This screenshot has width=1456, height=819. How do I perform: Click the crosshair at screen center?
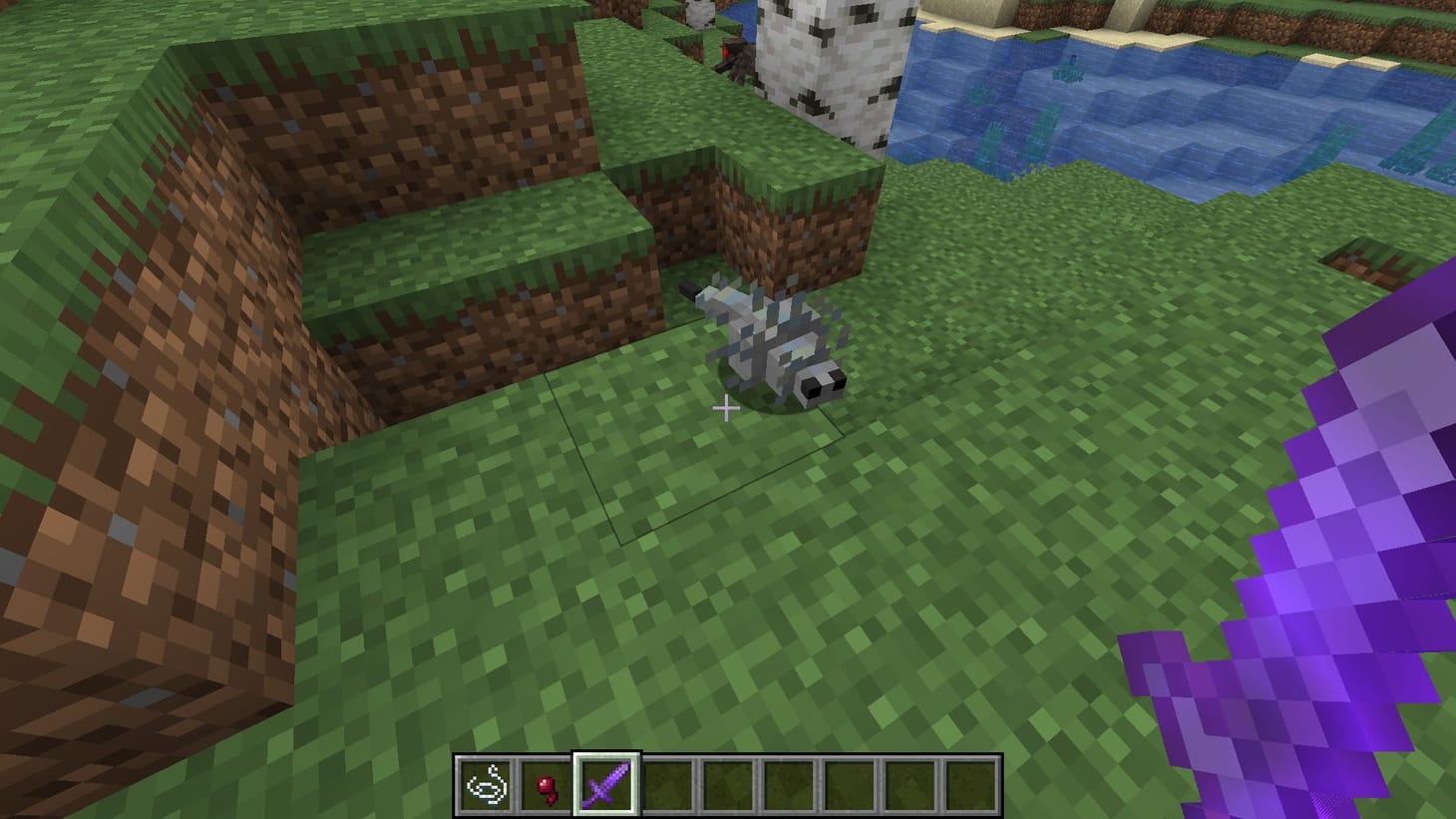pos(727,409)
